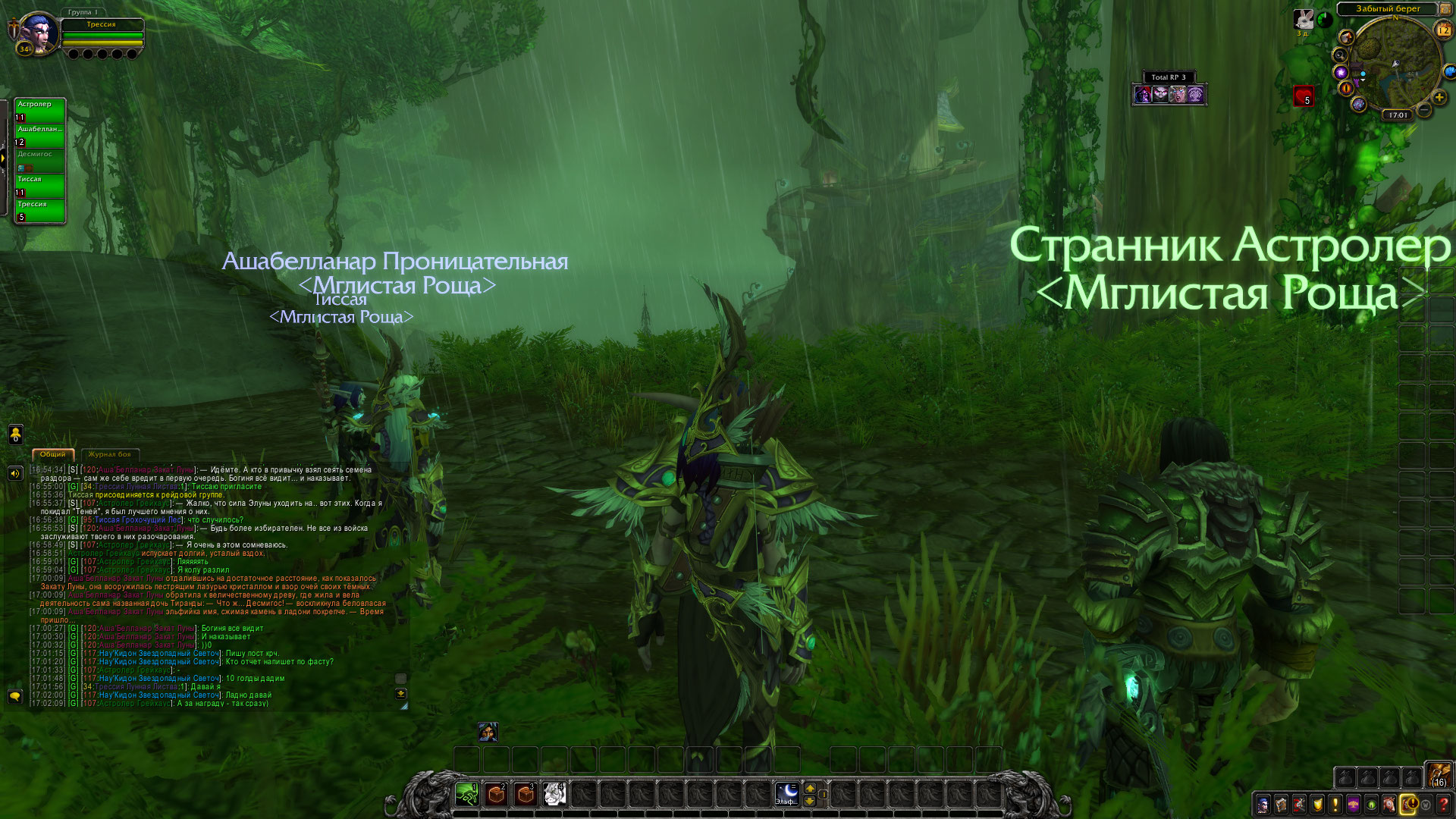Activate the crescent moon Эльф ability
1456x819 pixels.
786,794
